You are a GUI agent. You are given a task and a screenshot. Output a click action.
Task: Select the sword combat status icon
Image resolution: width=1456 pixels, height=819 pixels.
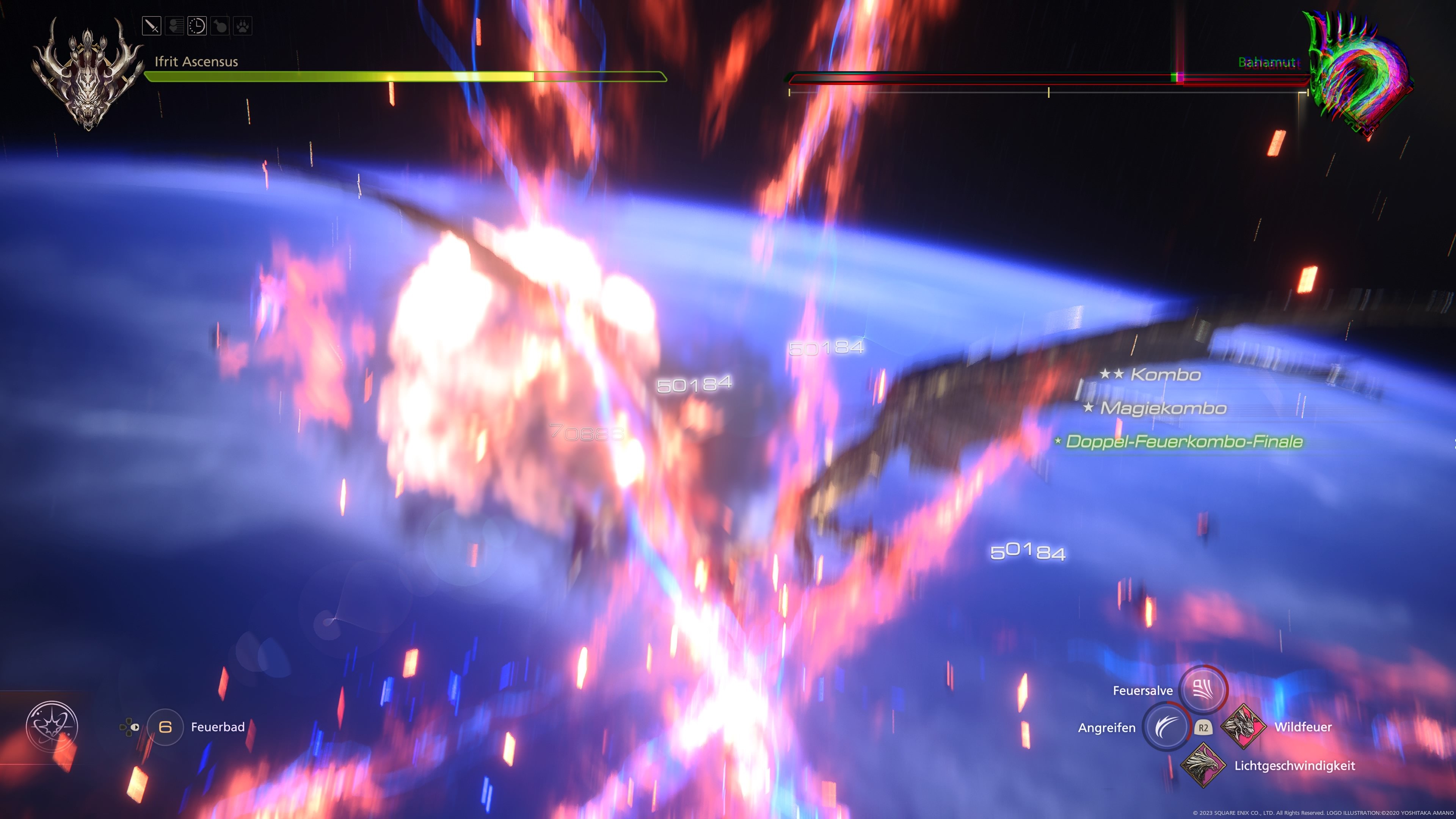(x=152, y=26)
